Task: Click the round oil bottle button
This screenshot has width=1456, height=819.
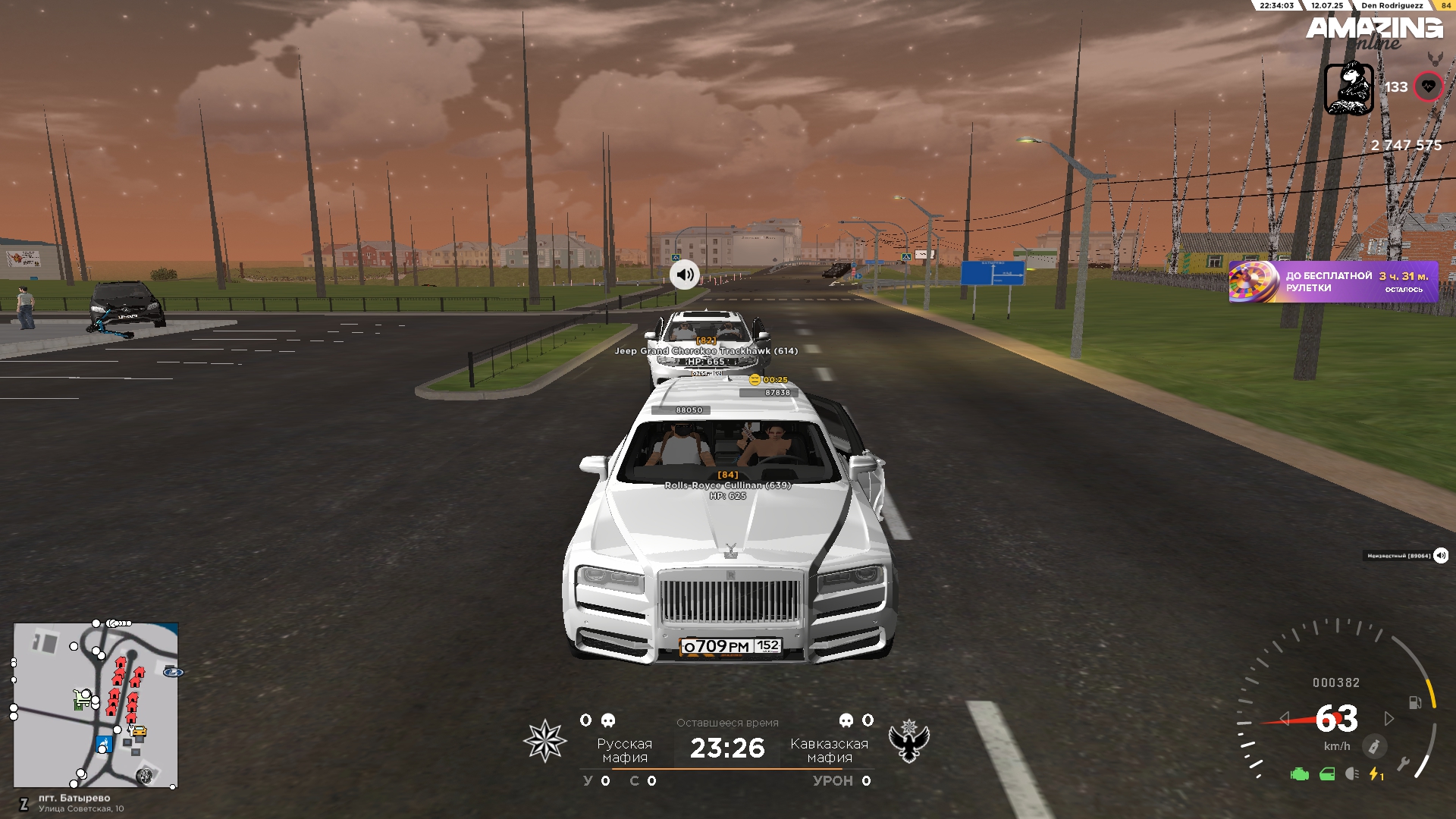Action: [1374, 746]
